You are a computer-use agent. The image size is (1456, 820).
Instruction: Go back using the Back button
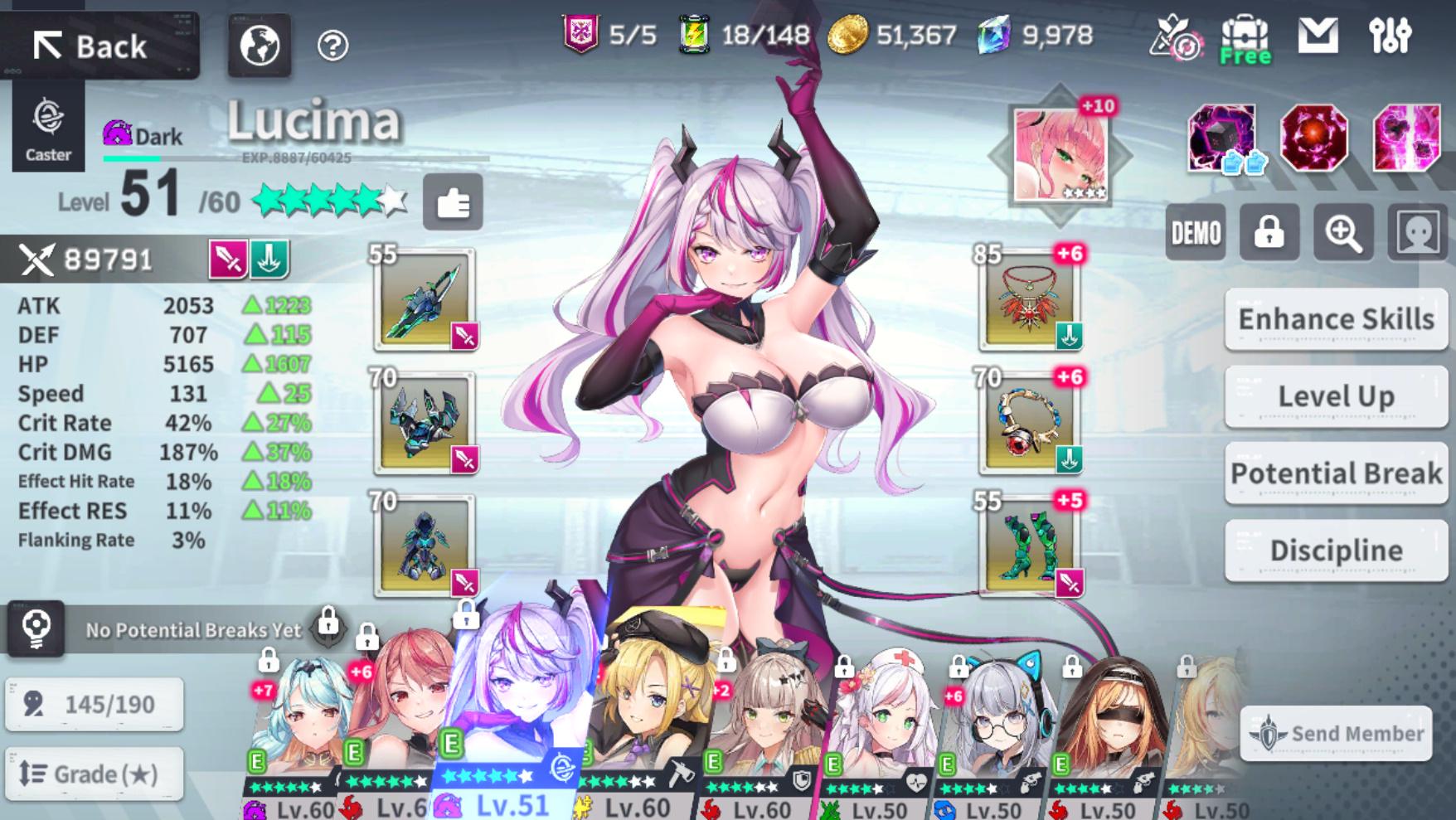pos(99,46)
